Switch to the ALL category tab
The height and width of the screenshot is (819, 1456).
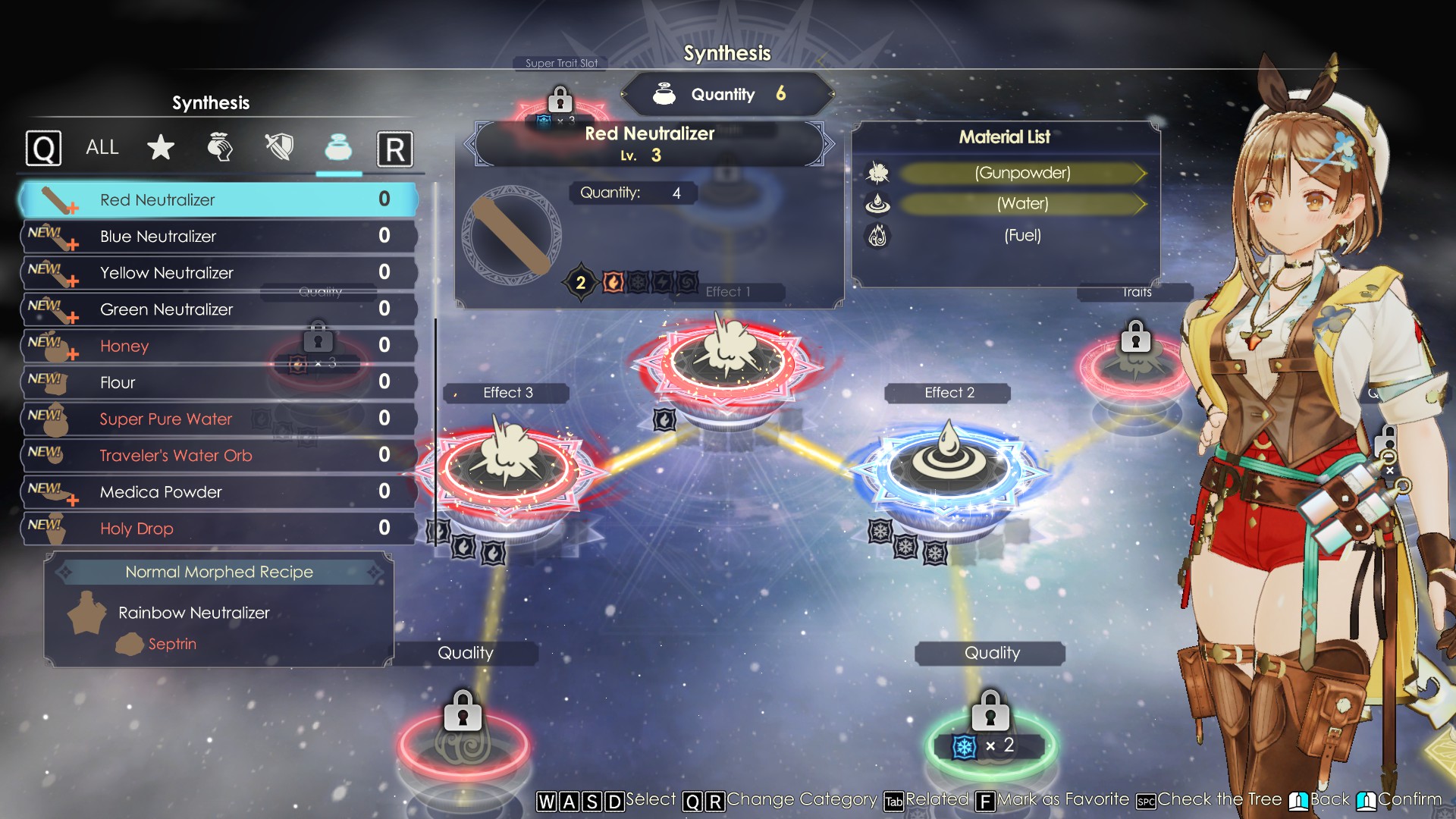coord(102,148)
